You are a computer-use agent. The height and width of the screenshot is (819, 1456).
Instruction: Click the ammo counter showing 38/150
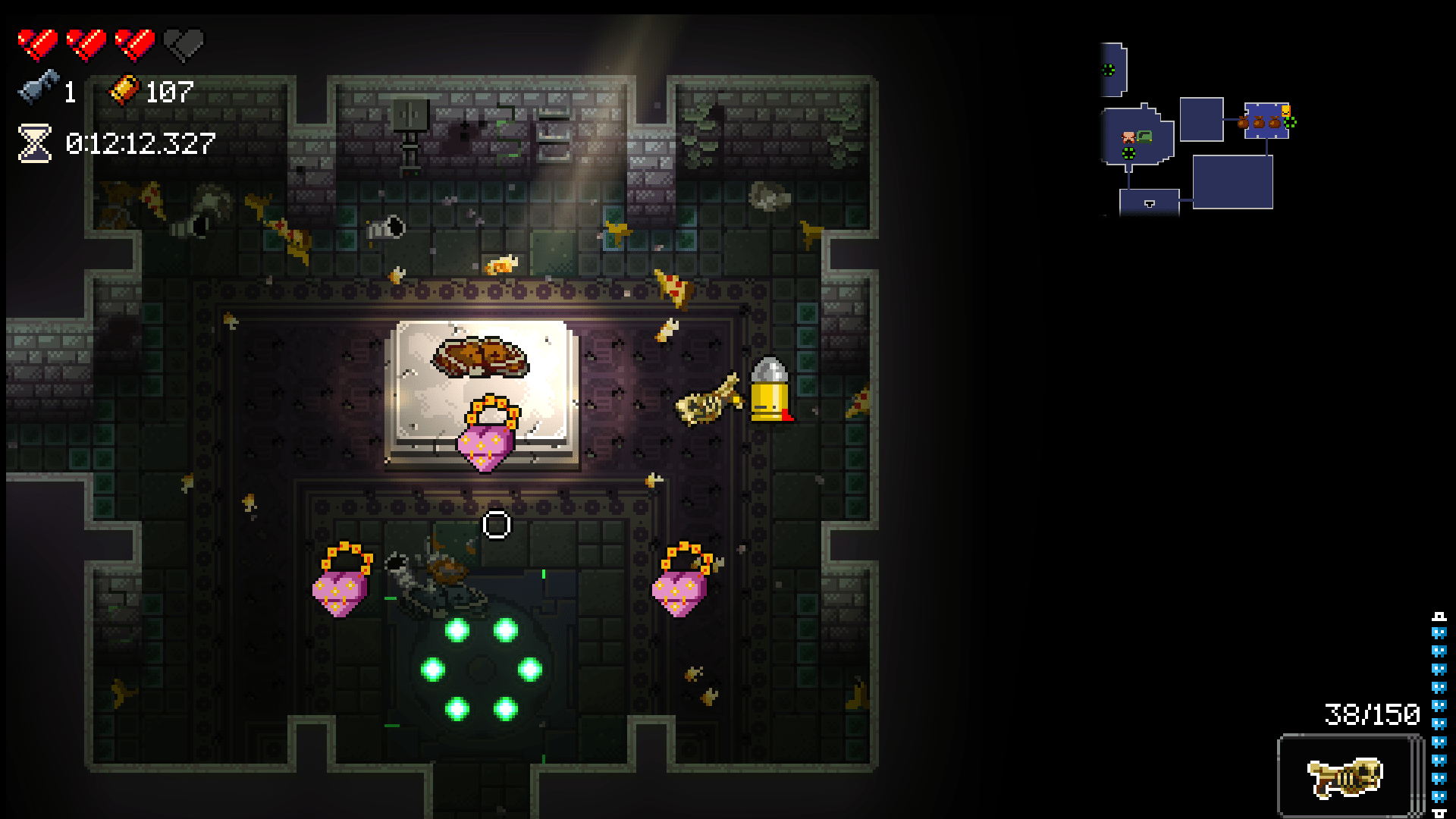[x=1373, y=713]
